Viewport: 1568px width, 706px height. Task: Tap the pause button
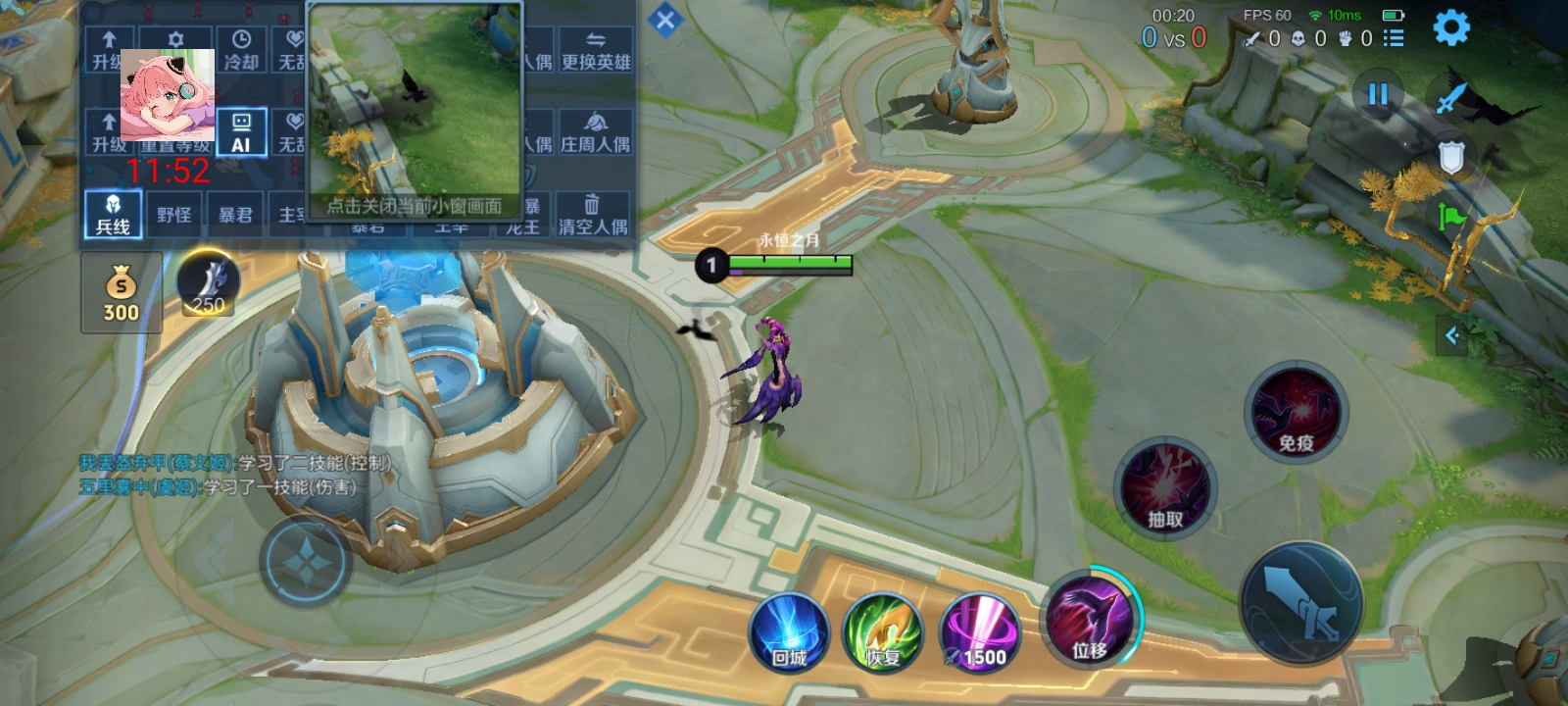[x=1378, y=94]
